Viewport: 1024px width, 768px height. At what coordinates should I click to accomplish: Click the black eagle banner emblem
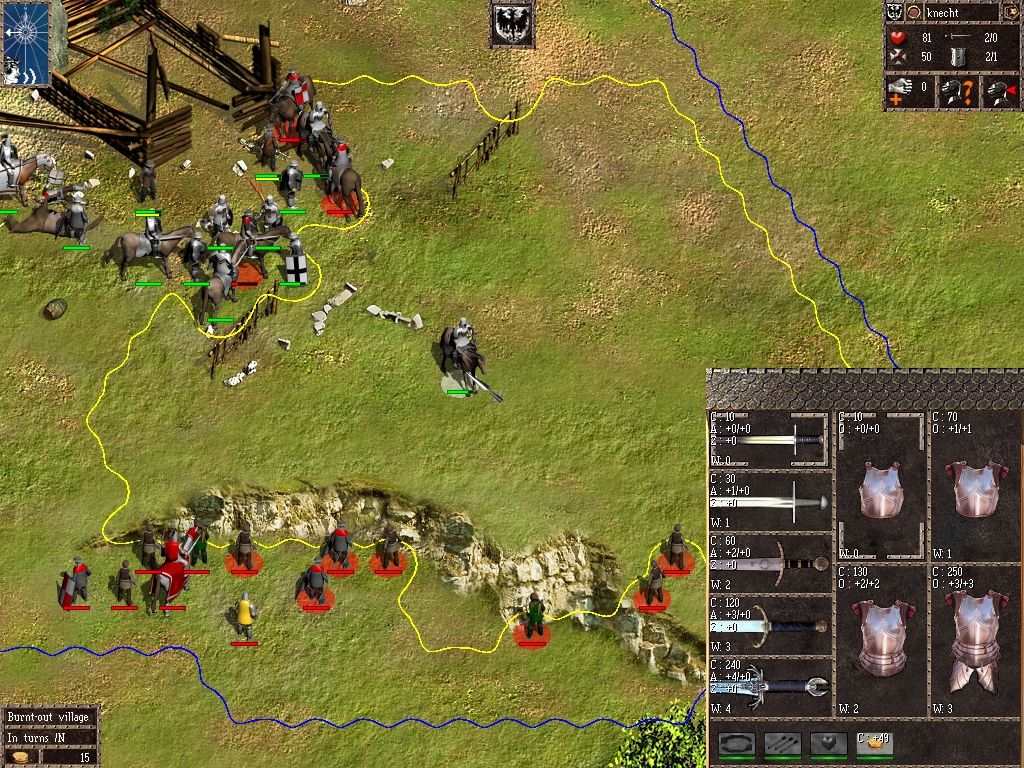[x=512, y=24]
